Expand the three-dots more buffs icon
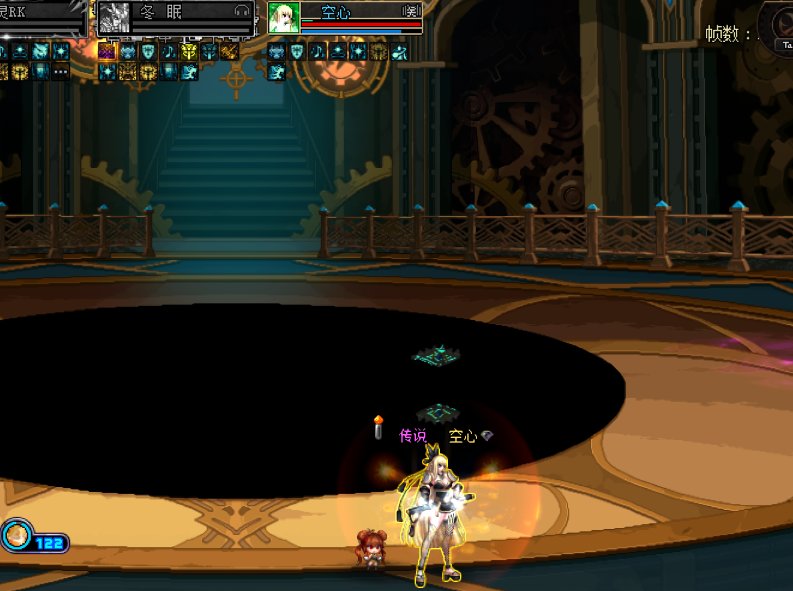The width and height of the screenshot is (793, 591). 61,71
